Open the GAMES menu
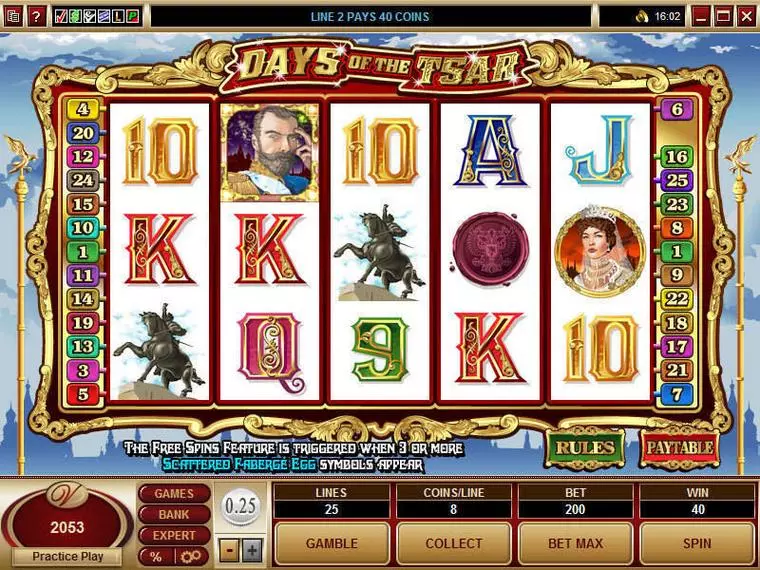Screen dimensions: 760x570 (x=174, y=494)
